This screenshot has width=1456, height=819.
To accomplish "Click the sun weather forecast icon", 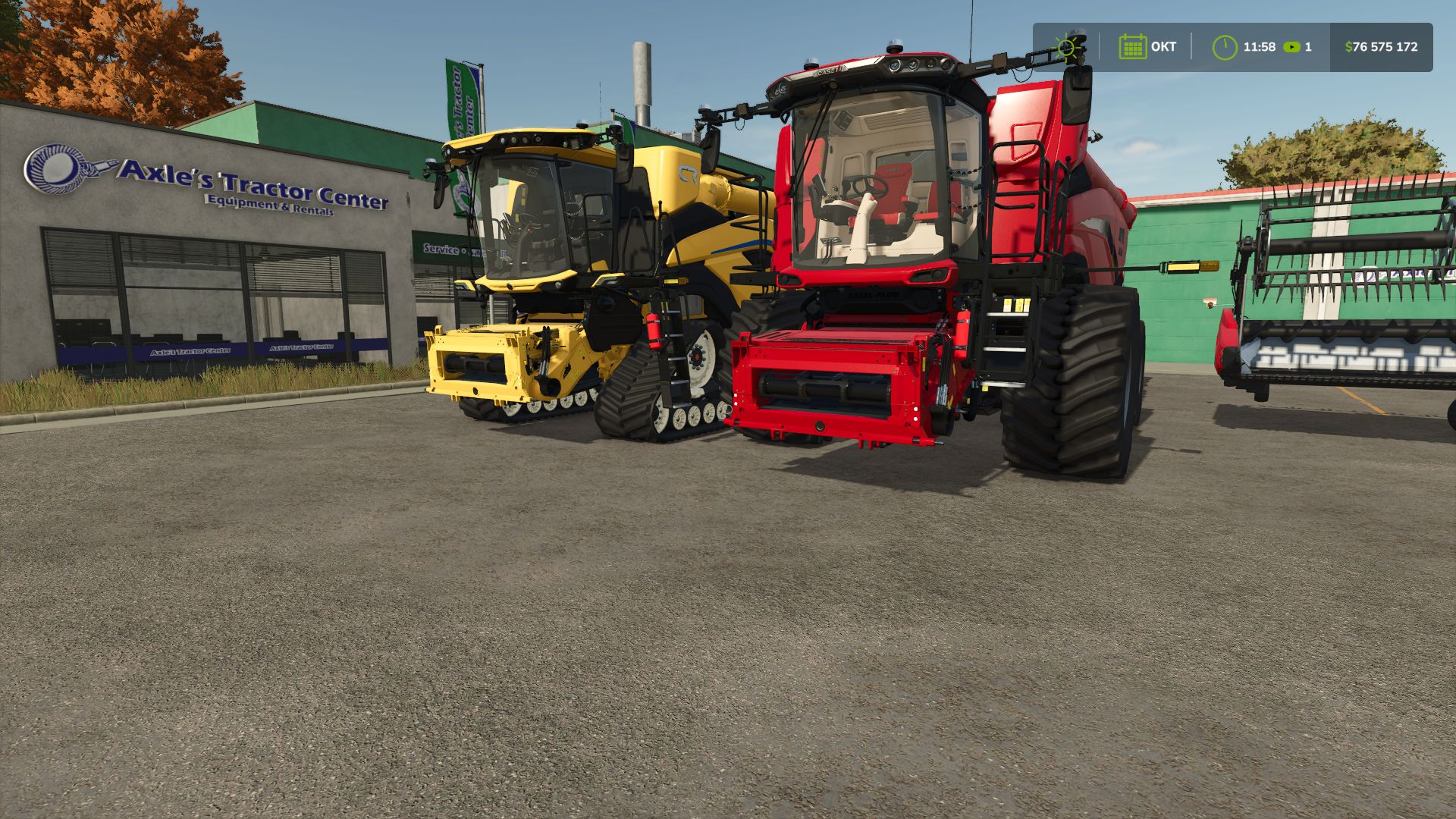I will coord(1068,46).
